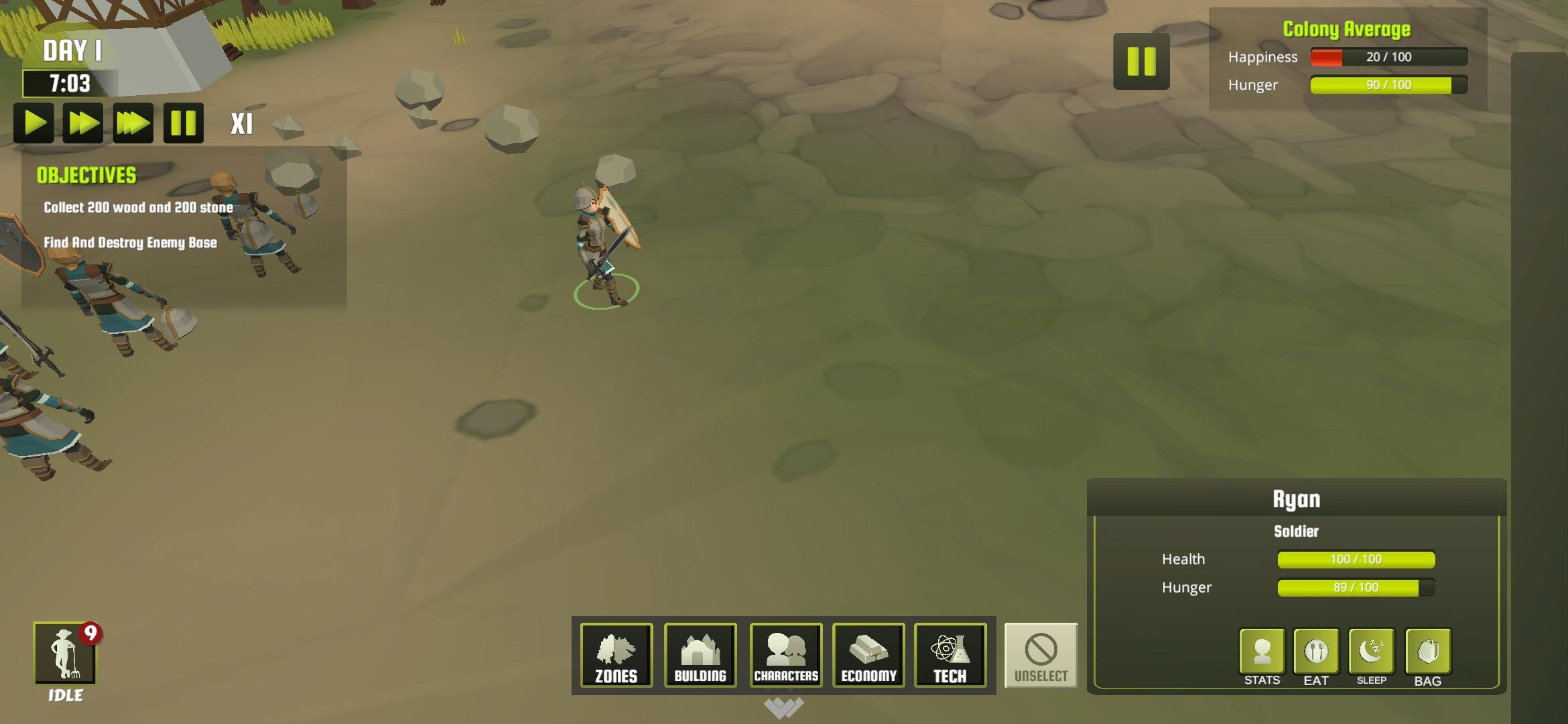
Task: Open the Zones menu icon
Action: coord(615,655)
